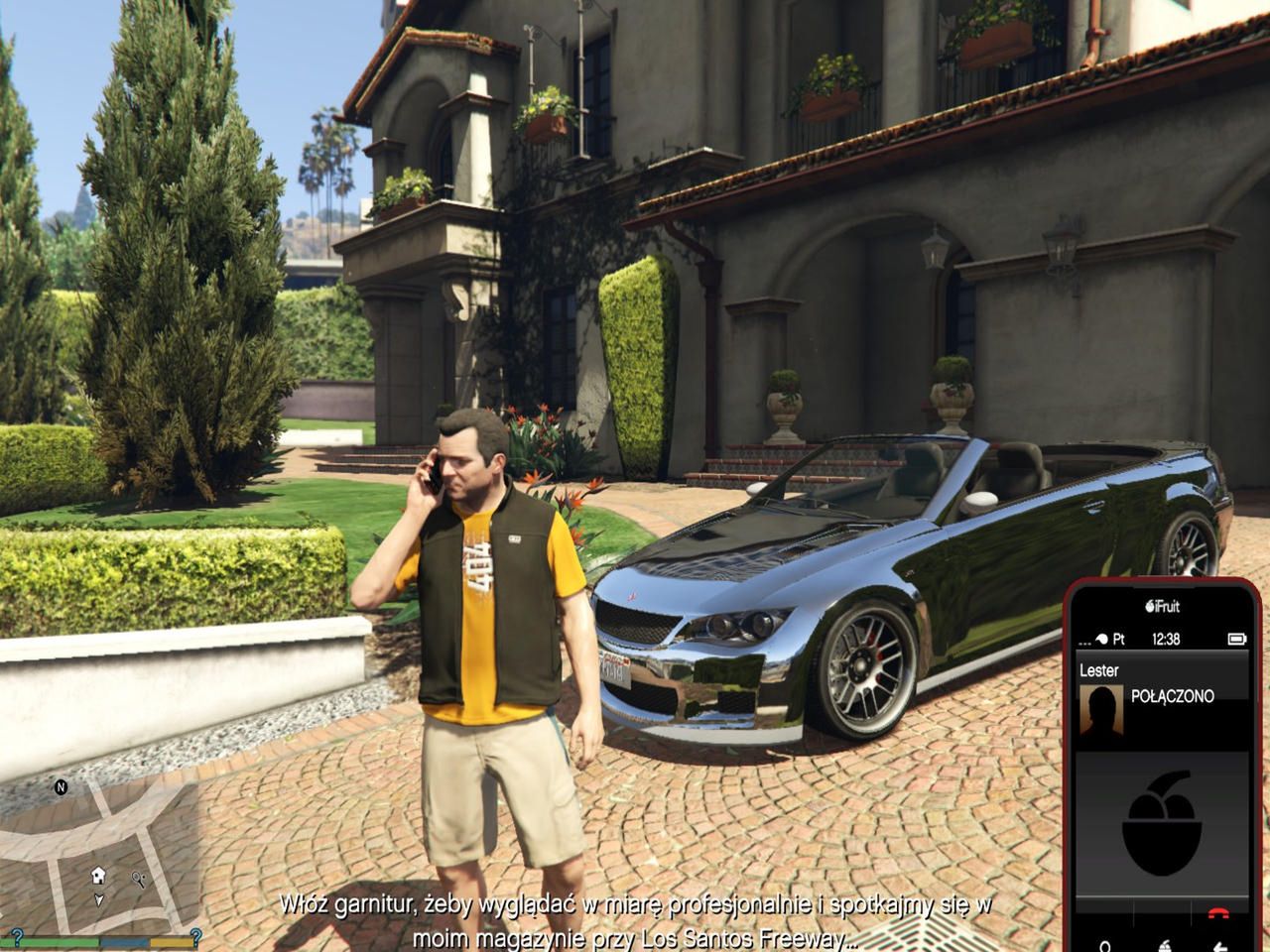Select the house safehouse icon on the minimap
The width and height of the screenshot is (1270, 952).
[x=97, y=875]
